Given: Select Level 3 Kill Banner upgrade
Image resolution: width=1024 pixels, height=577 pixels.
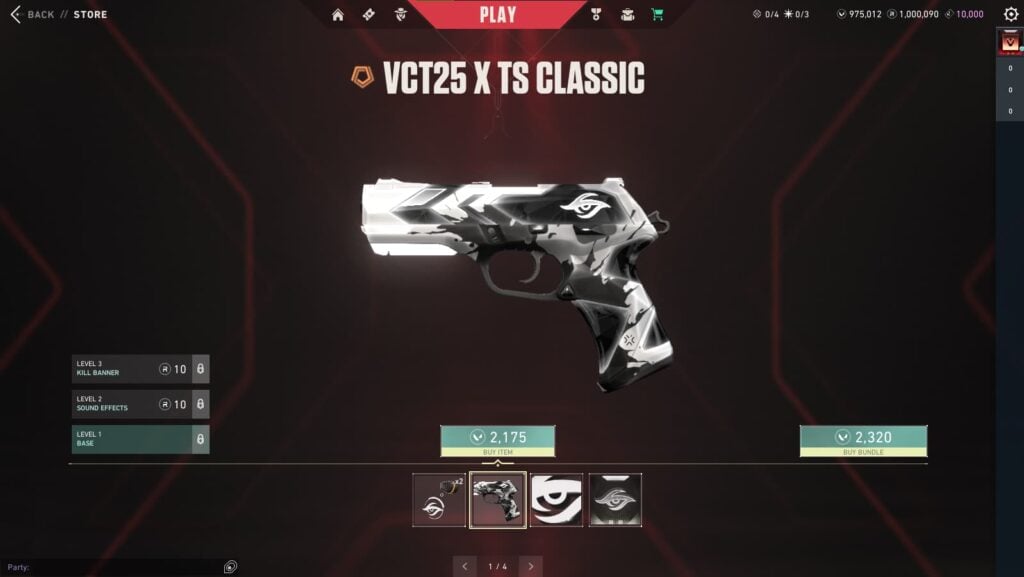Looking at the screenshot, I should click(140, 369).
